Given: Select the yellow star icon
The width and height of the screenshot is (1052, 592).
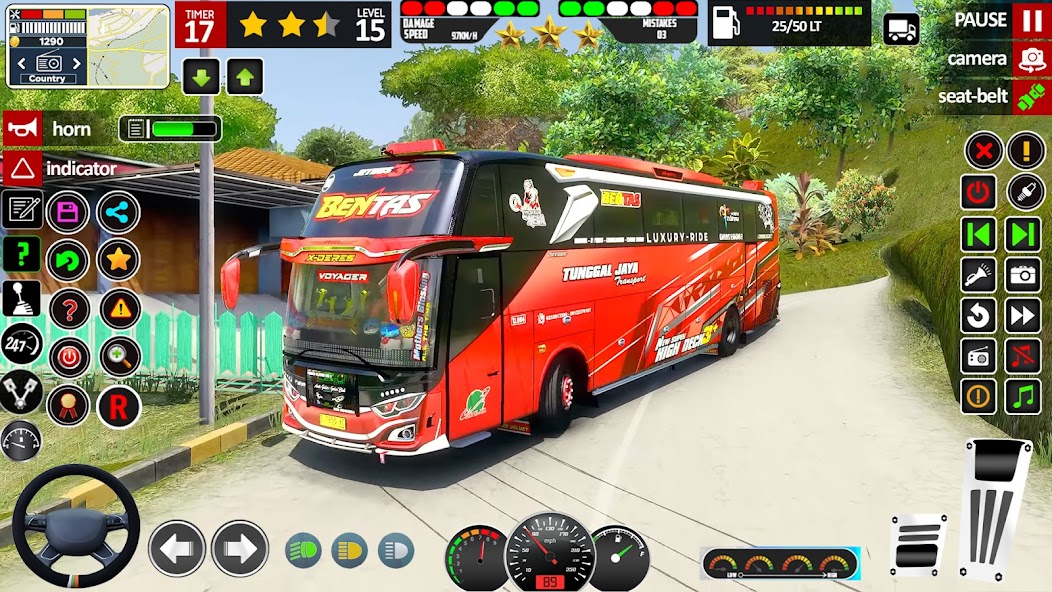Looking at the screenshot, I should coord(119,260).
